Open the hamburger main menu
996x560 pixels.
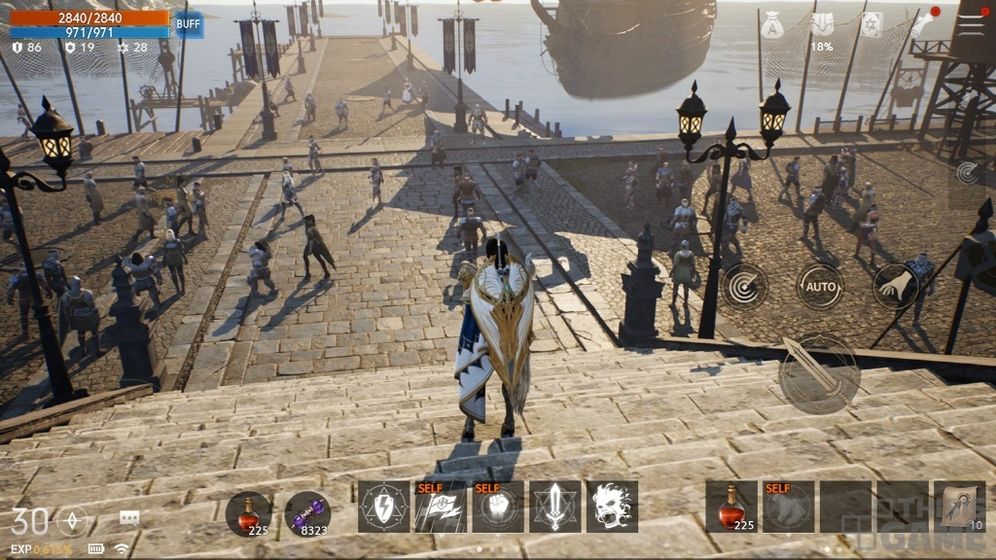(x=971, y=24)
